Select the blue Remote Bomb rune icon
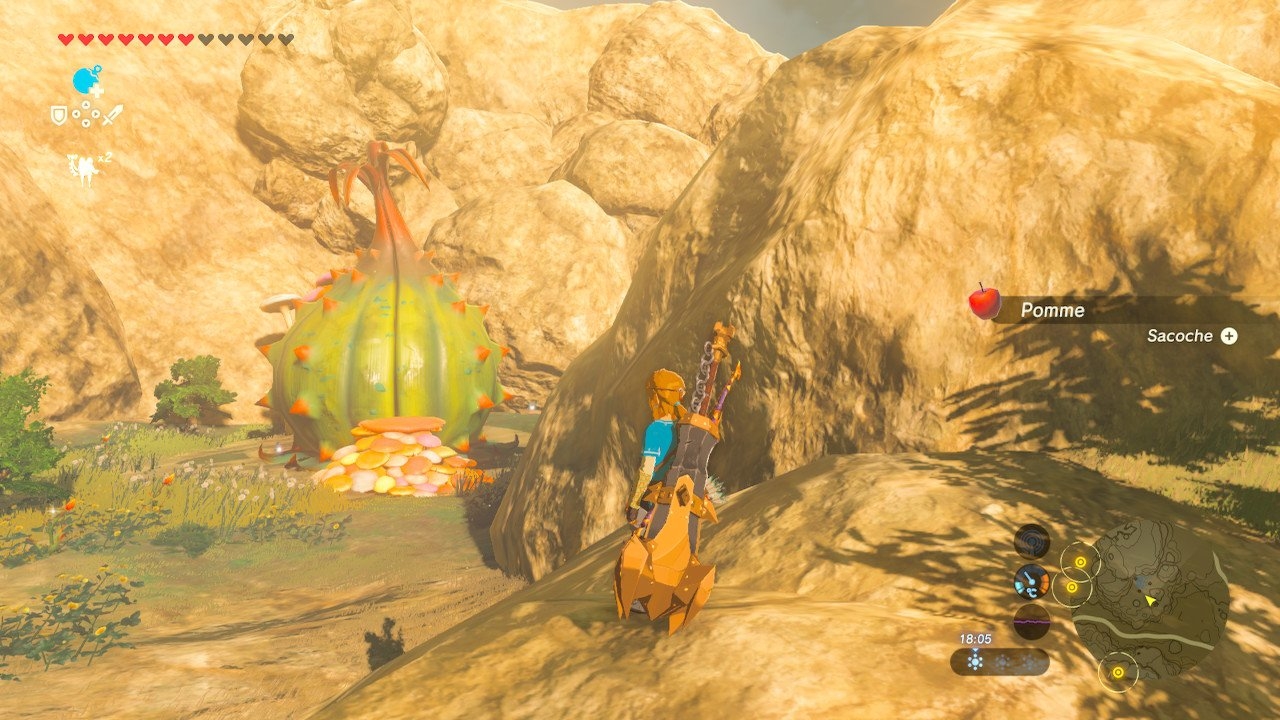This screenshot has width=1280, height=720. [86, 82]
